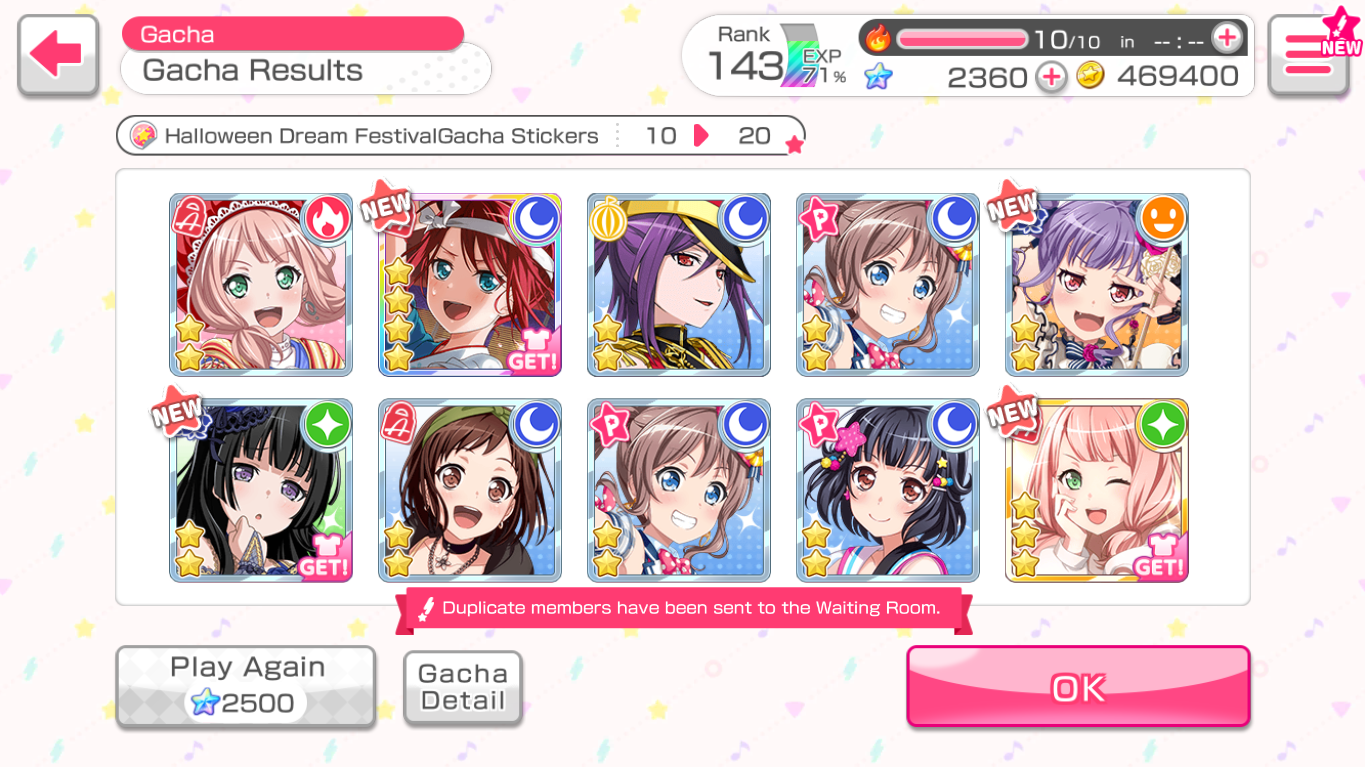Add more stars with the plus button

pos(1051,77)
